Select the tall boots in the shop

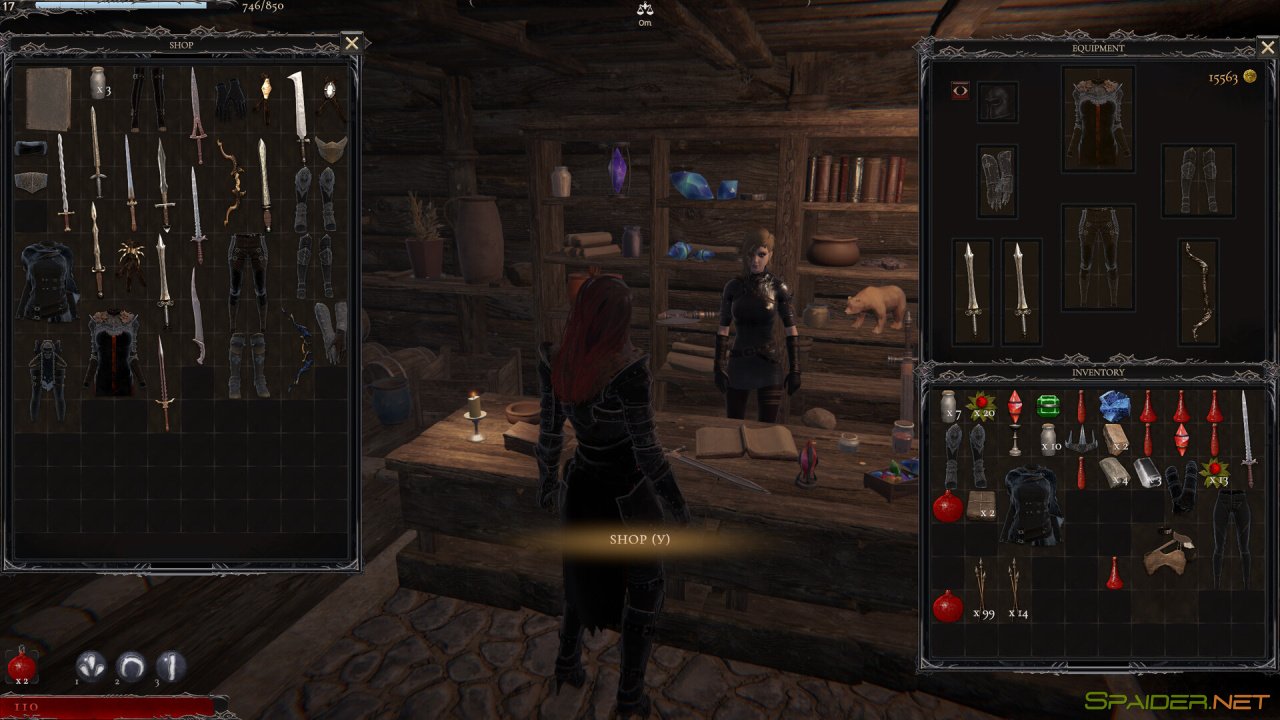247,364
